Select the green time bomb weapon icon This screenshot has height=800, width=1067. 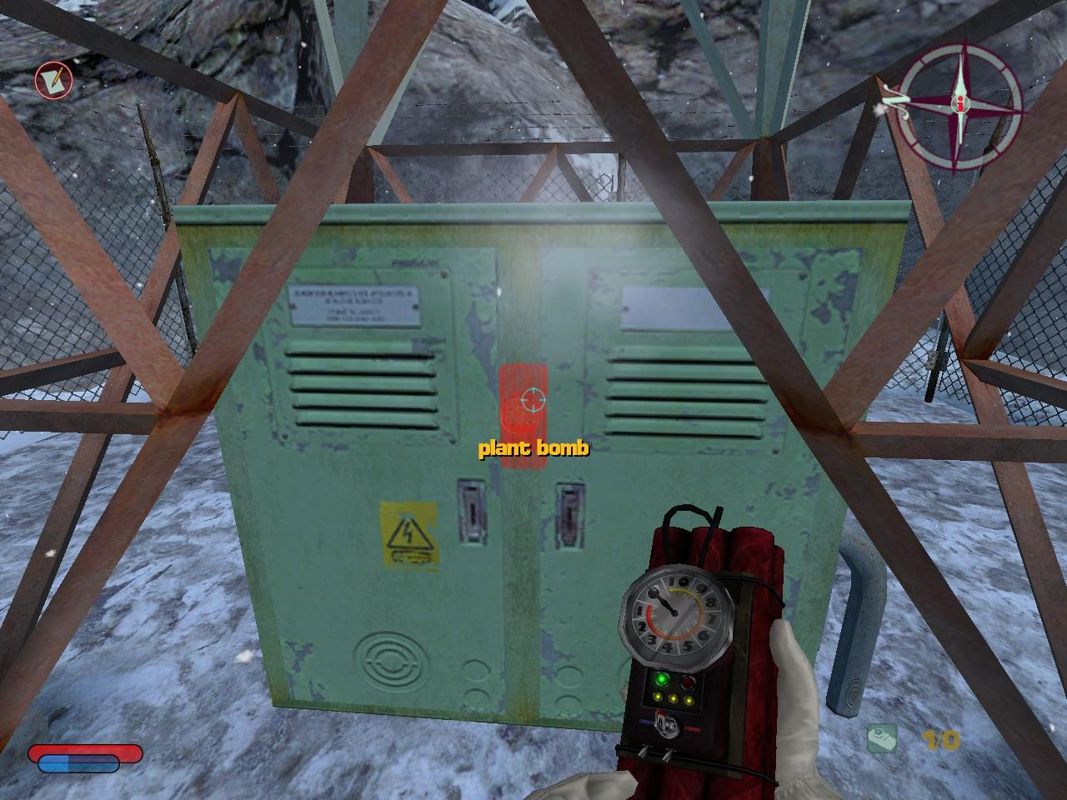point(881,739)
